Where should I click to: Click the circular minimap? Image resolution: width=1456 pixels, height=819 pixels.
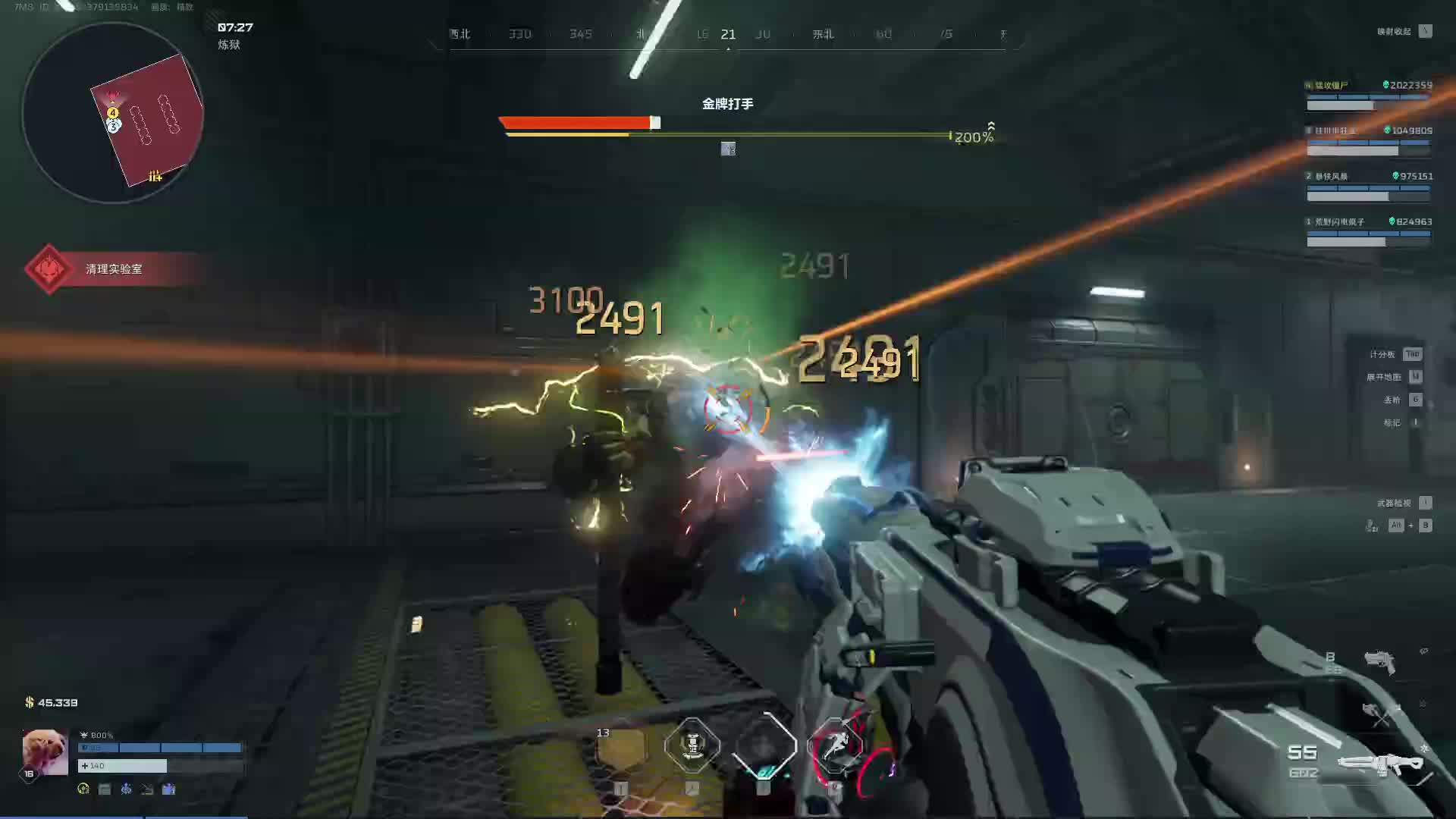113,114
